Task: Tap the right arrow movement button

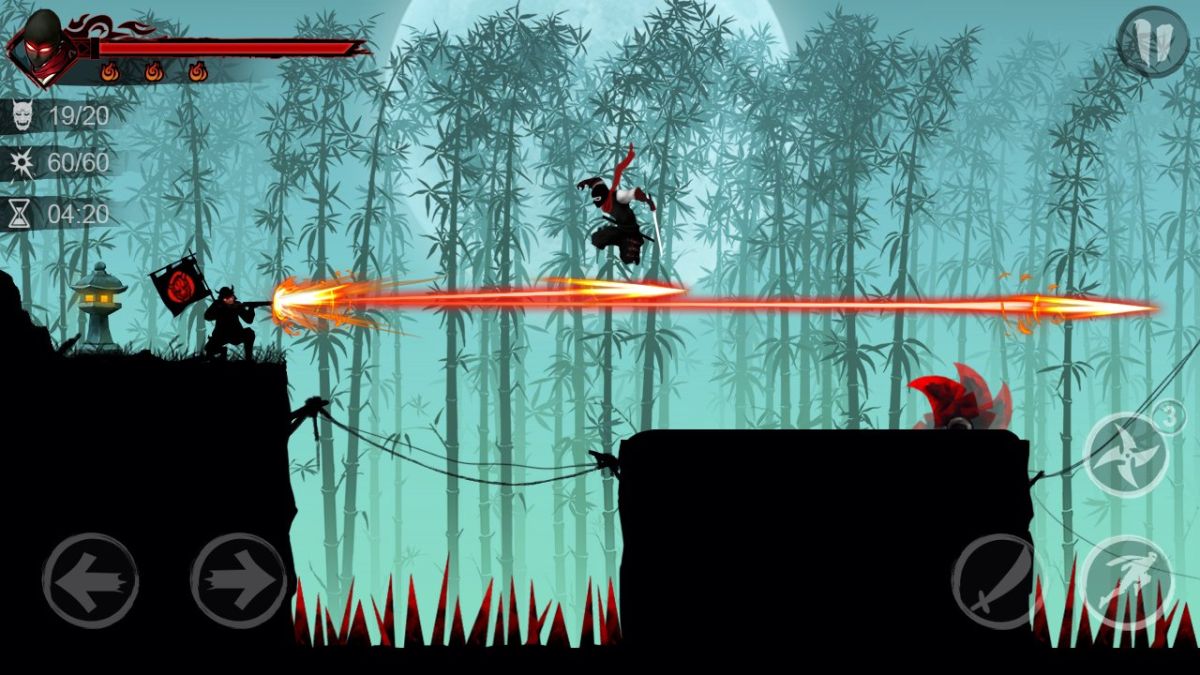Action: pyautogui.click(x=239, y=580)
